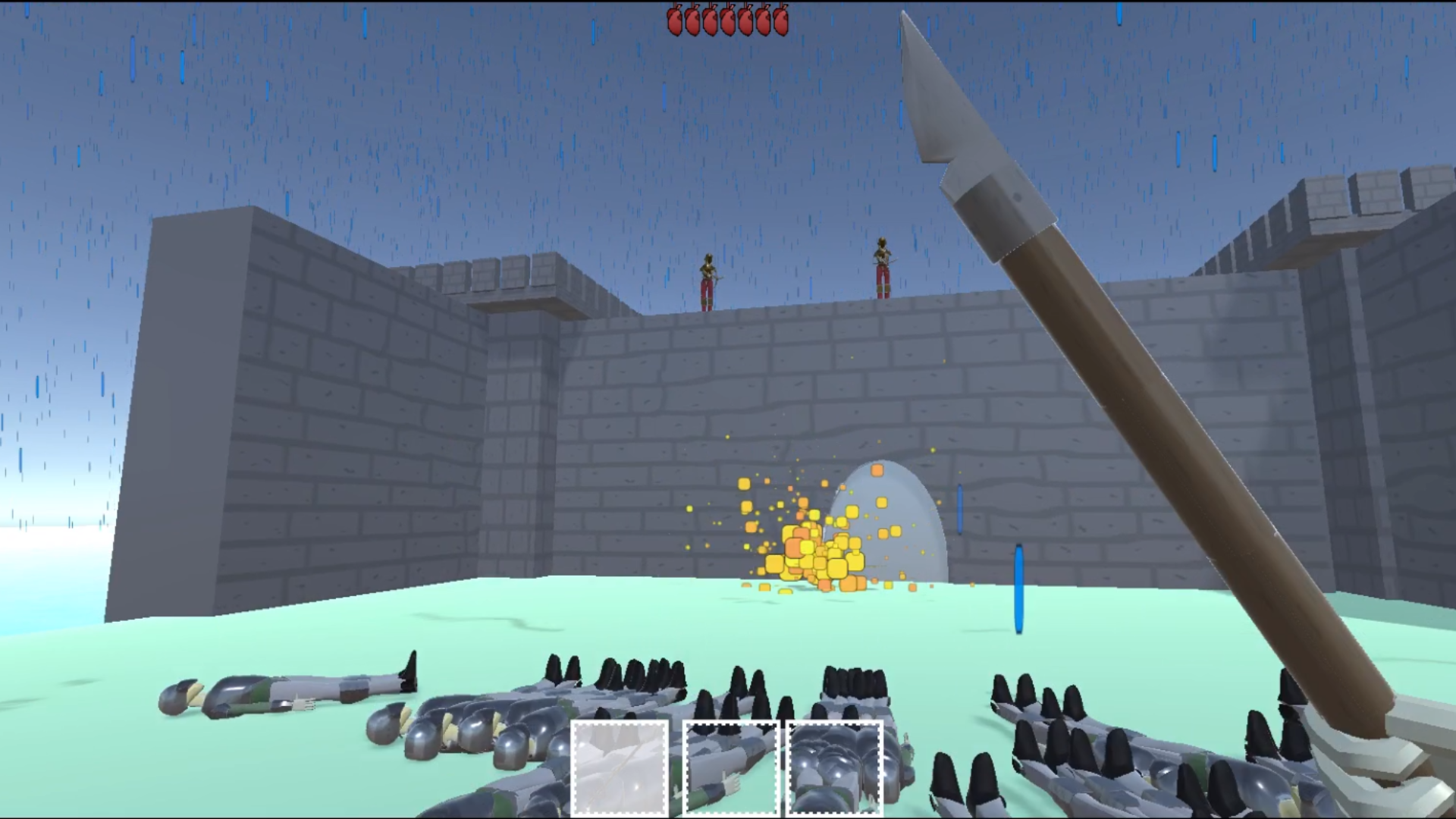The image size is (1456, 819).
Task: Click the middle heart in the health row
Action: coord(726,23)
